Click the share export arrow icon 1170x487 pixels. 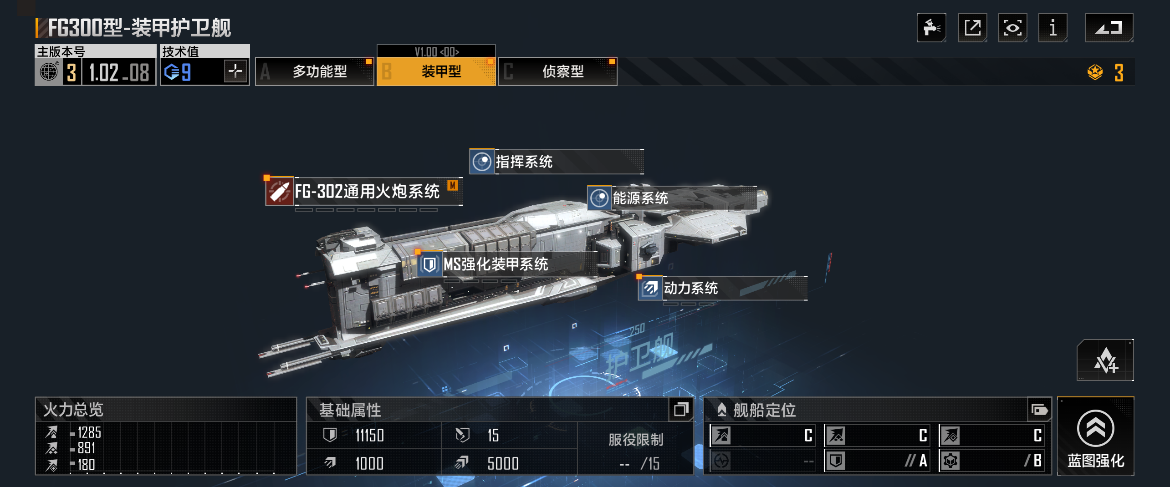tap(972, 28)
